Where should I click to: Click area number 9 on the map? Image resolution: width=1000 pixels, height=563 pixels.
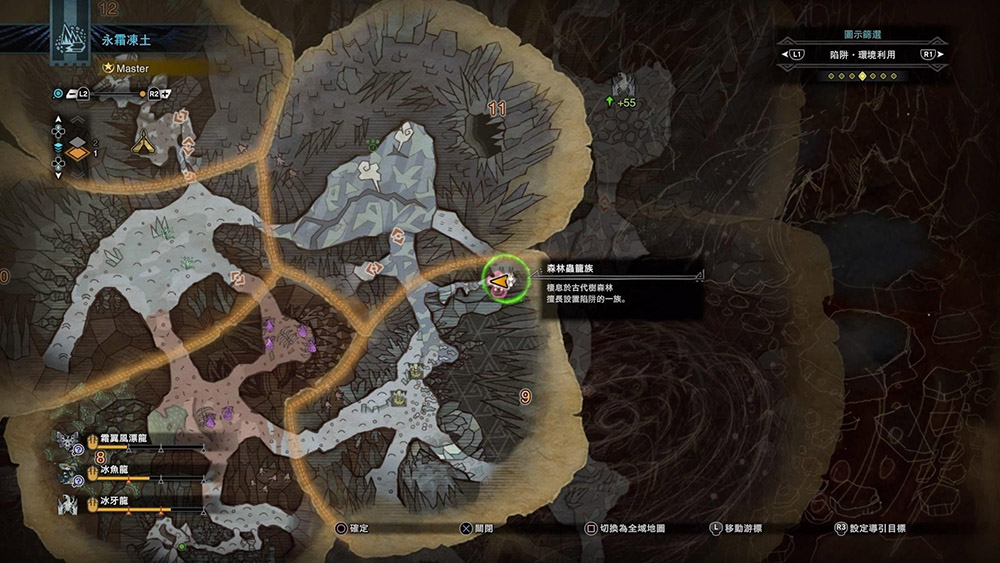click(x=526, y=397)
